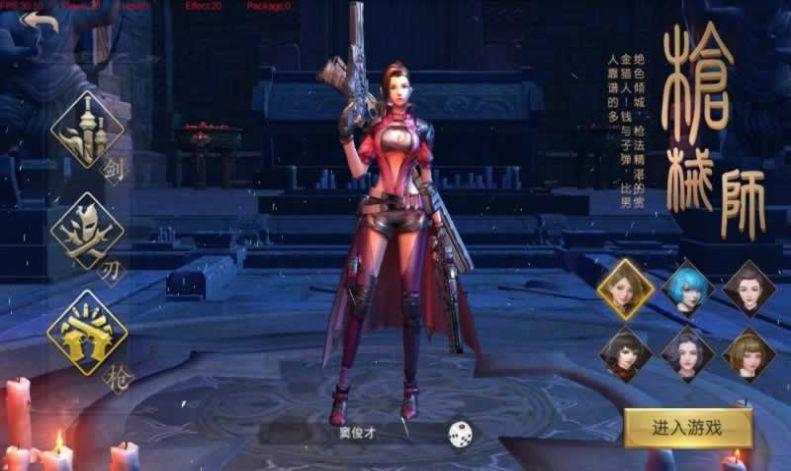Image resolution: width=791 pixels, height=471 pixels.
Task: Pick the gun (枪) class icon
Action: tap(87, 332)
